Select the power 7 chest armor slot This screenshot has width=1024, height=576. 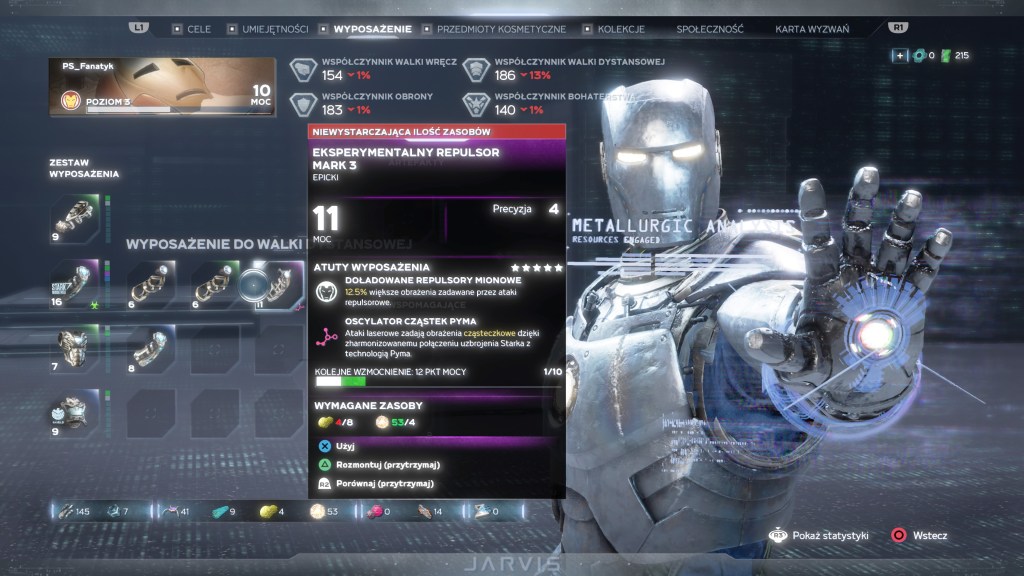75,350
